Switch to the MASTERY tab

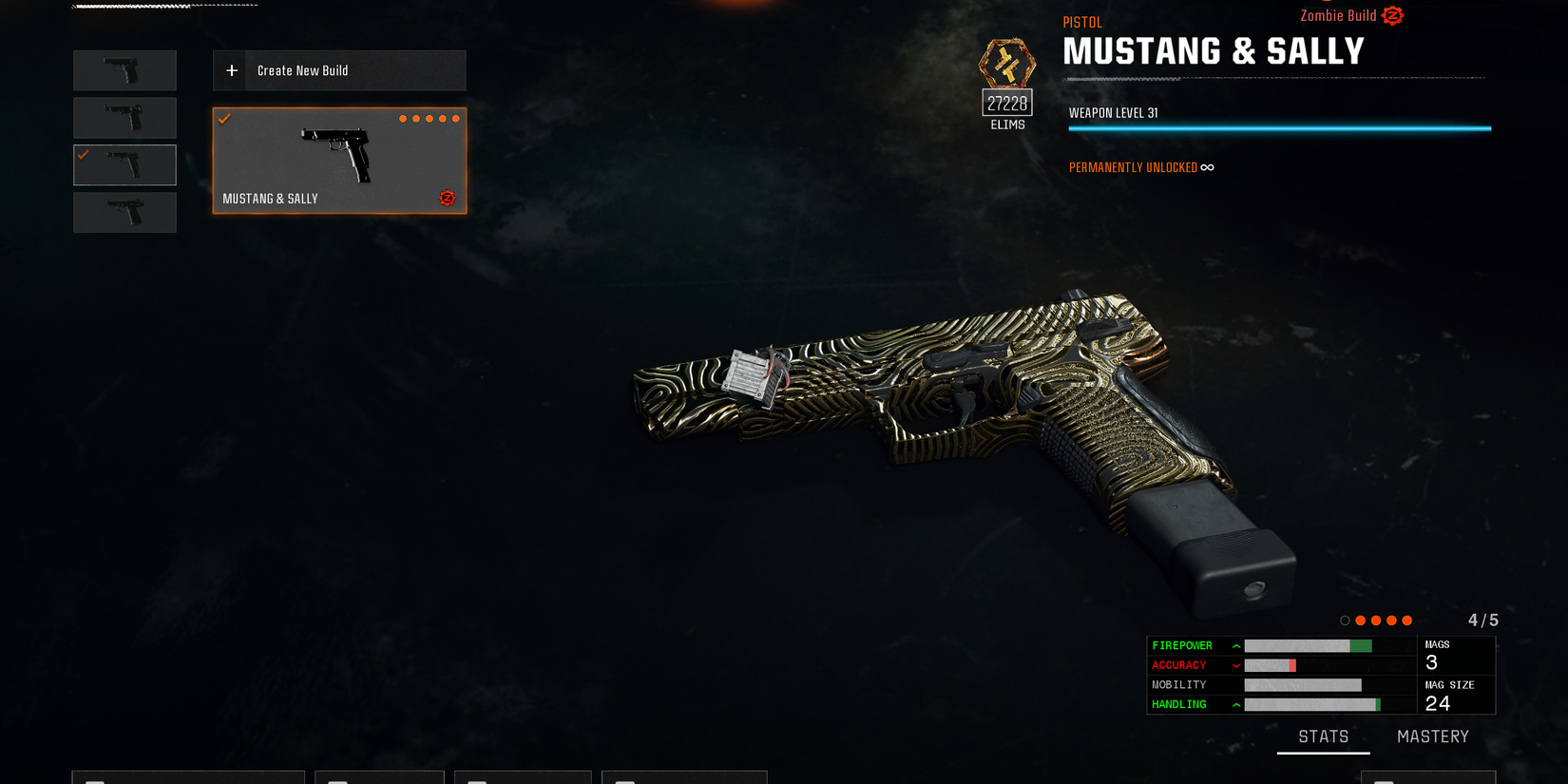tap(1432, 736)
